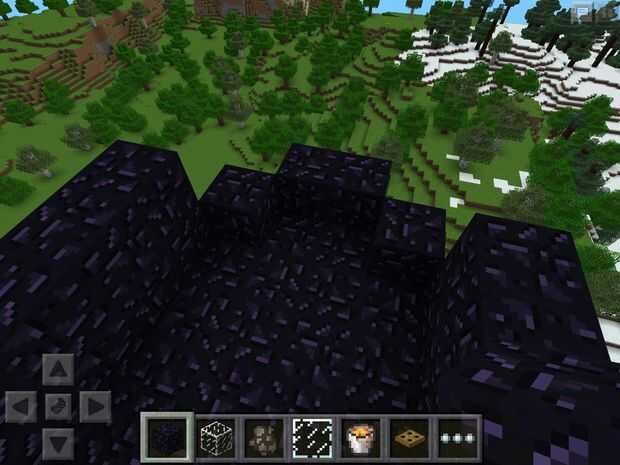Screen dimensions: 620x465
Task: Select the glass pane hotbar slot
Action: pyautogui.click(x=310, y=437)
